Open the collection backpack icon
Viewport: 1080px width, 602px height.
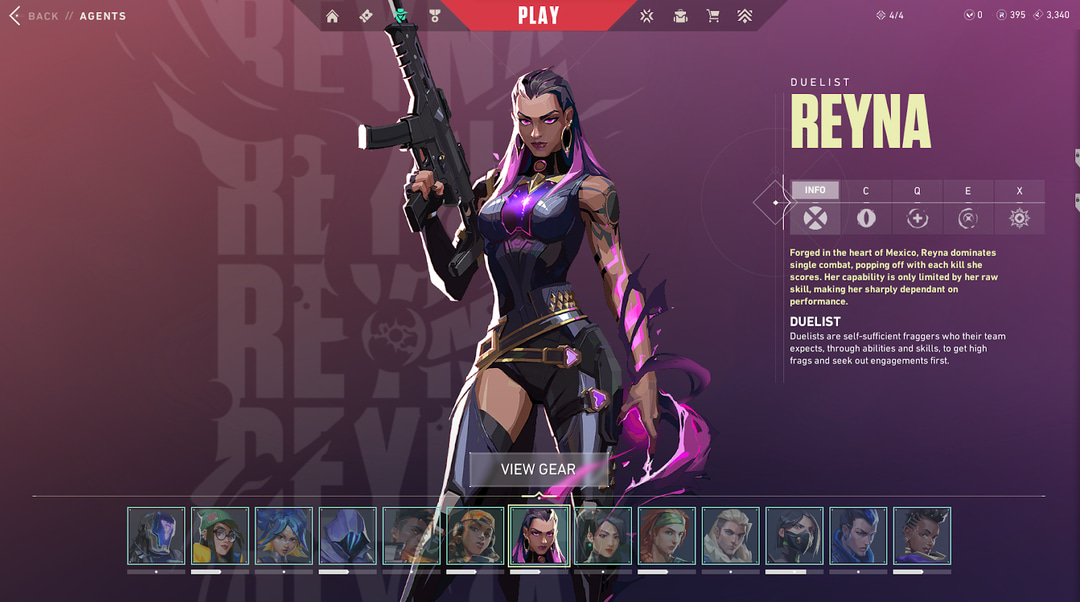[x=680, y=16]
